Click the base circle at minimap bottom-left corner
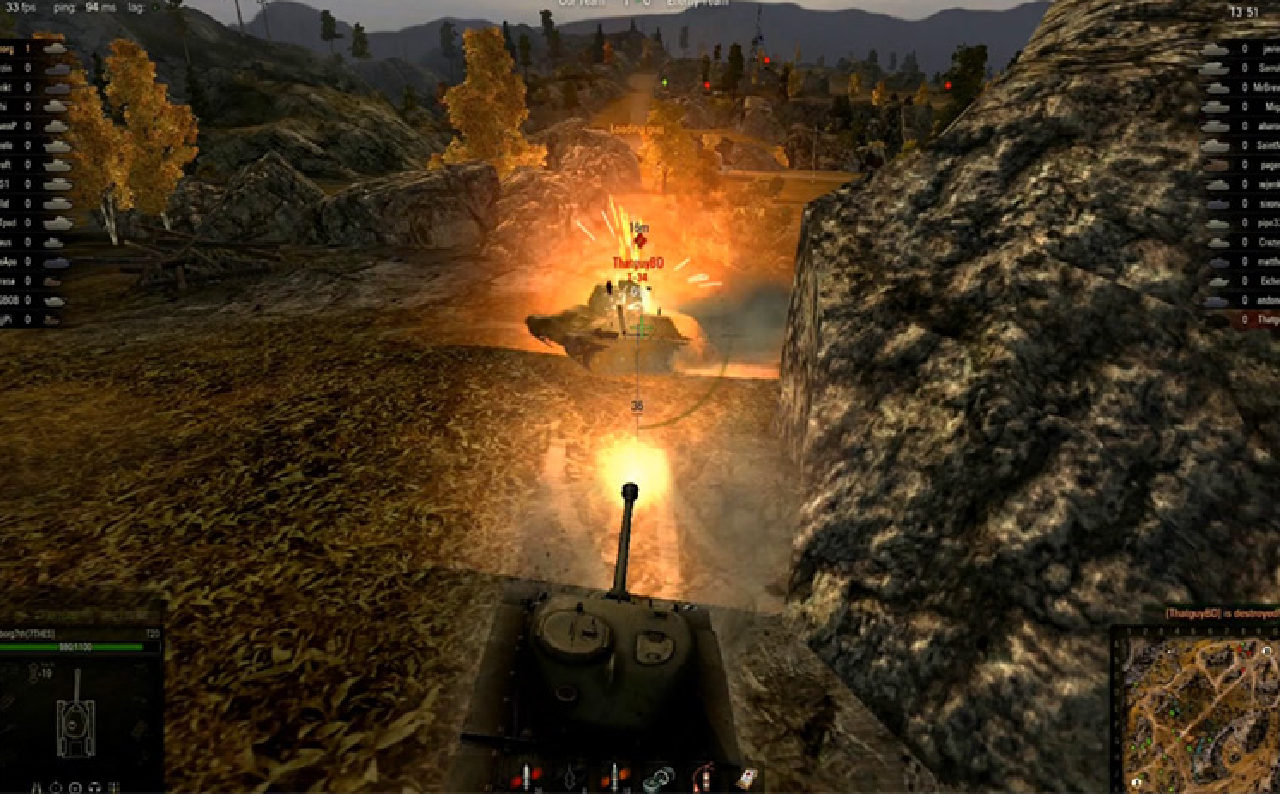Image resolution: width=1280 pixels, height=794 pixels. 1137,782
